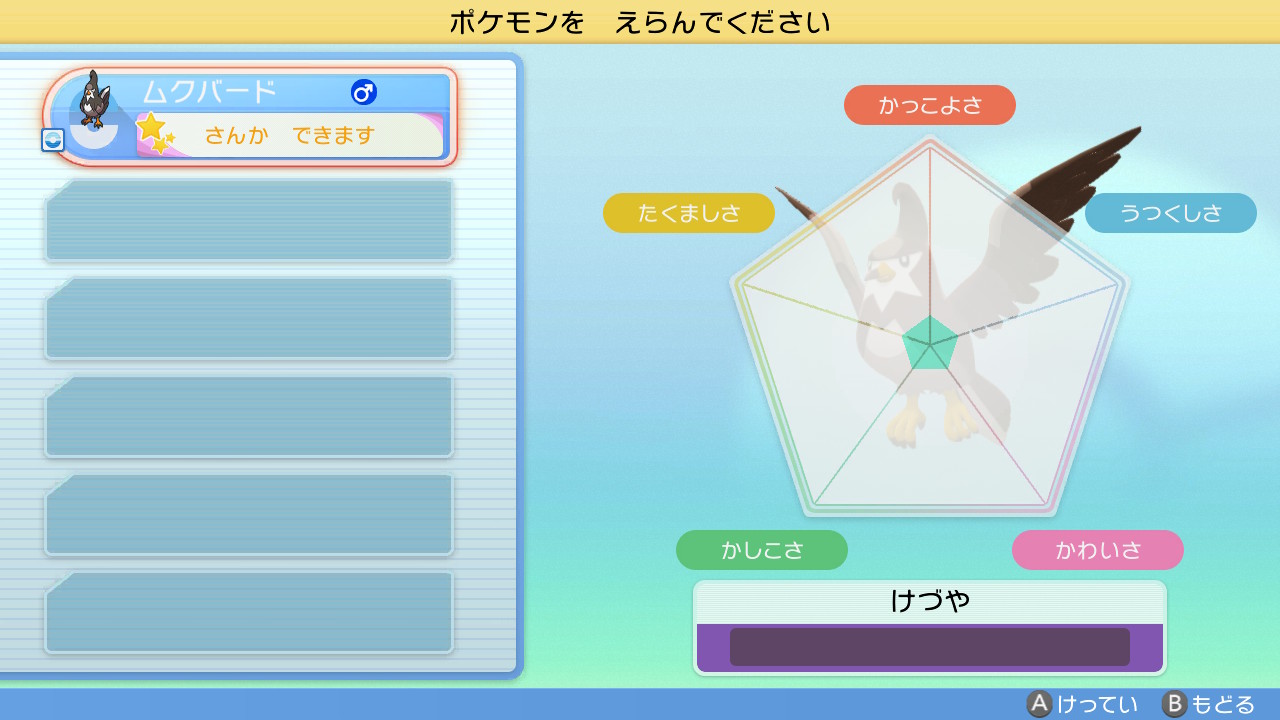Select the かしこさ (Cleverness) label
Viewport: 1280px width, 720px height.
pyautogui.click(x=761, y=550)
